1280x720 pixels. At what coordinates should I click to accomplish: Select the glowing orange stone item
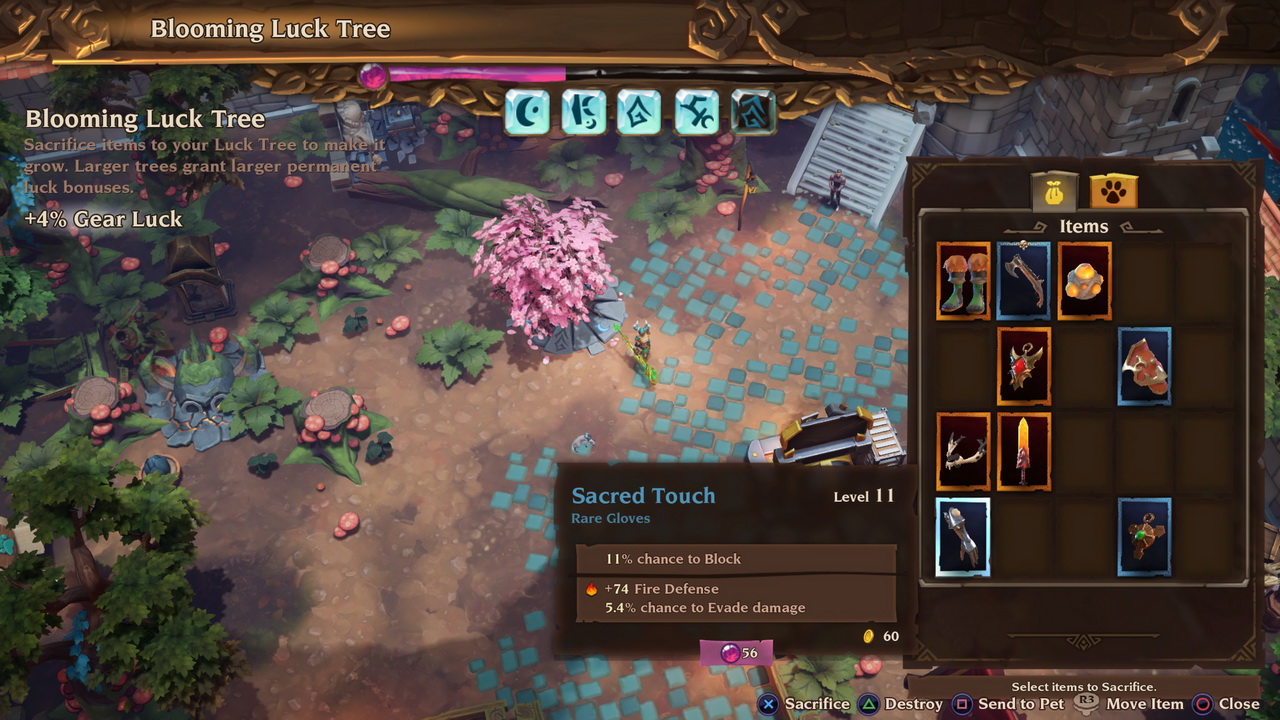point(1084,281)
